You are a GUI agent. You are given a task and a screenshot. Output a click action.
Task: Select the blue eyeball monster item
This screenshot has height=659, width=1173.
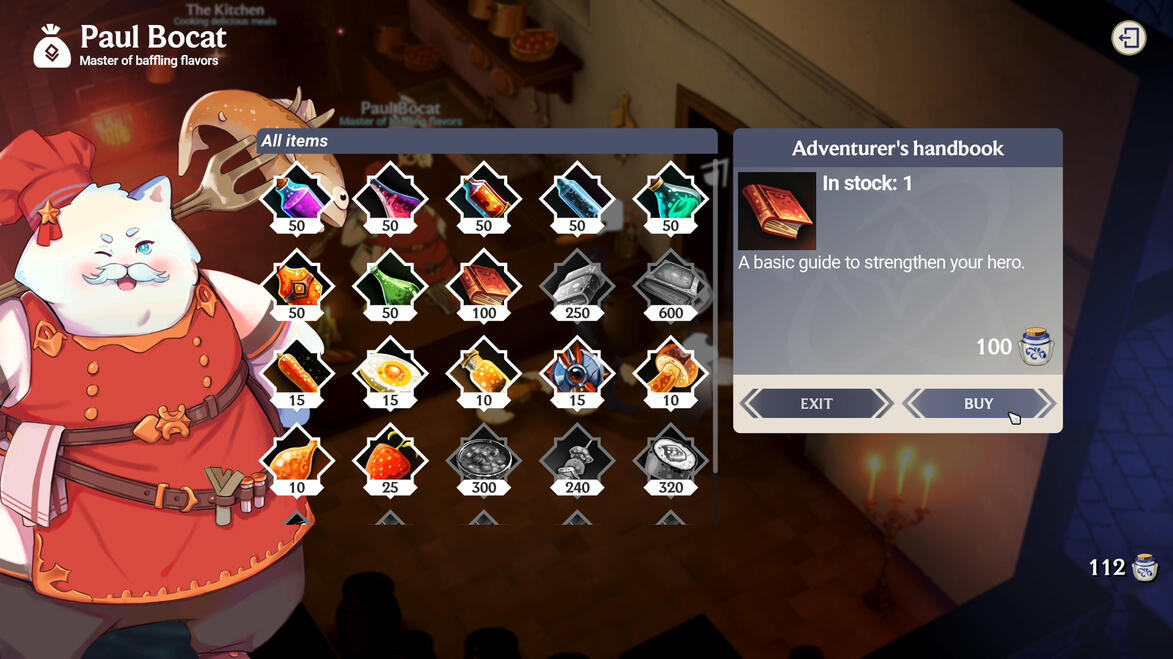pos(577,370)
